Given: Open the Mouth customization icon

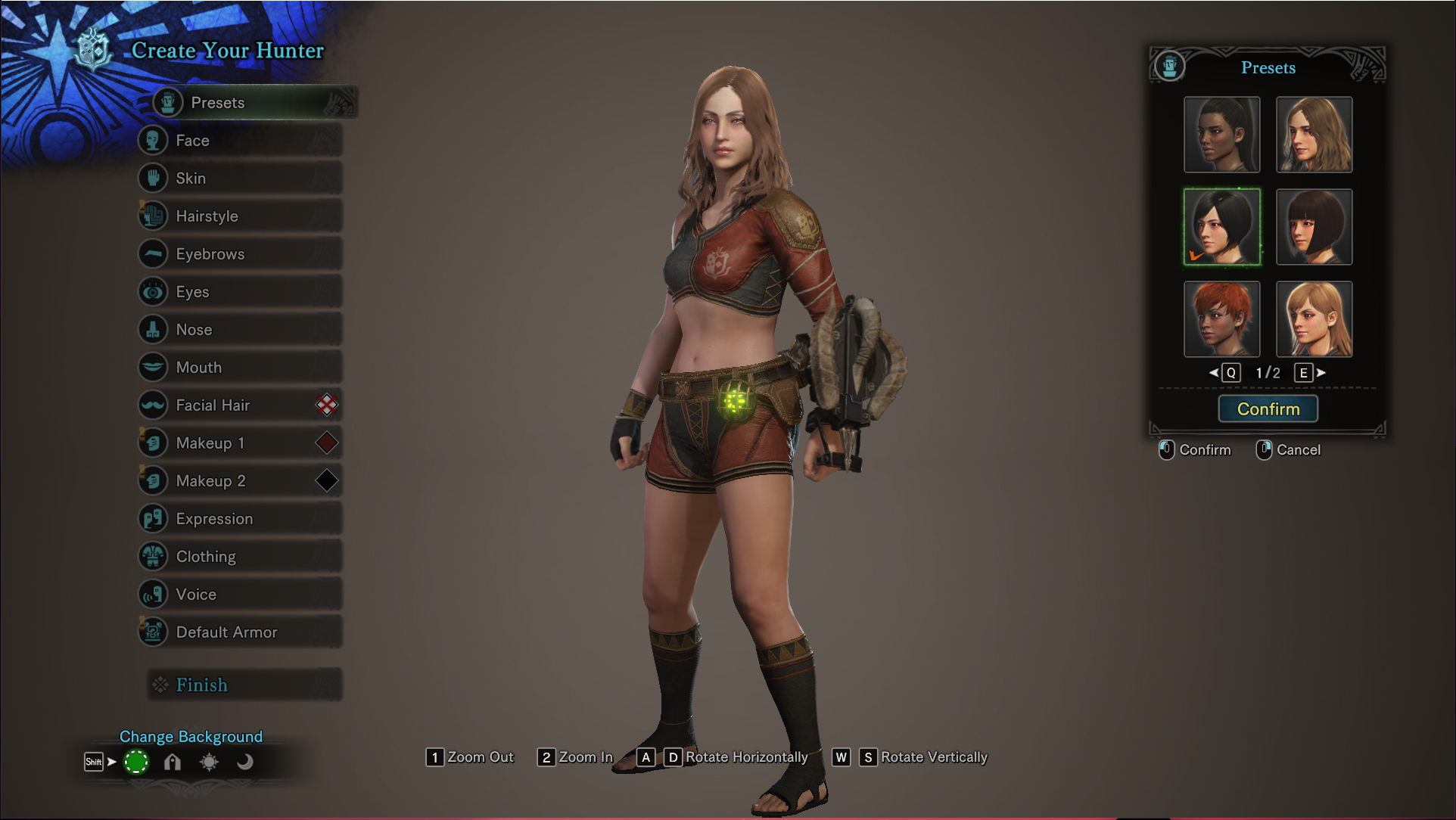Looking at the screenshot, I should click(154, 367).
